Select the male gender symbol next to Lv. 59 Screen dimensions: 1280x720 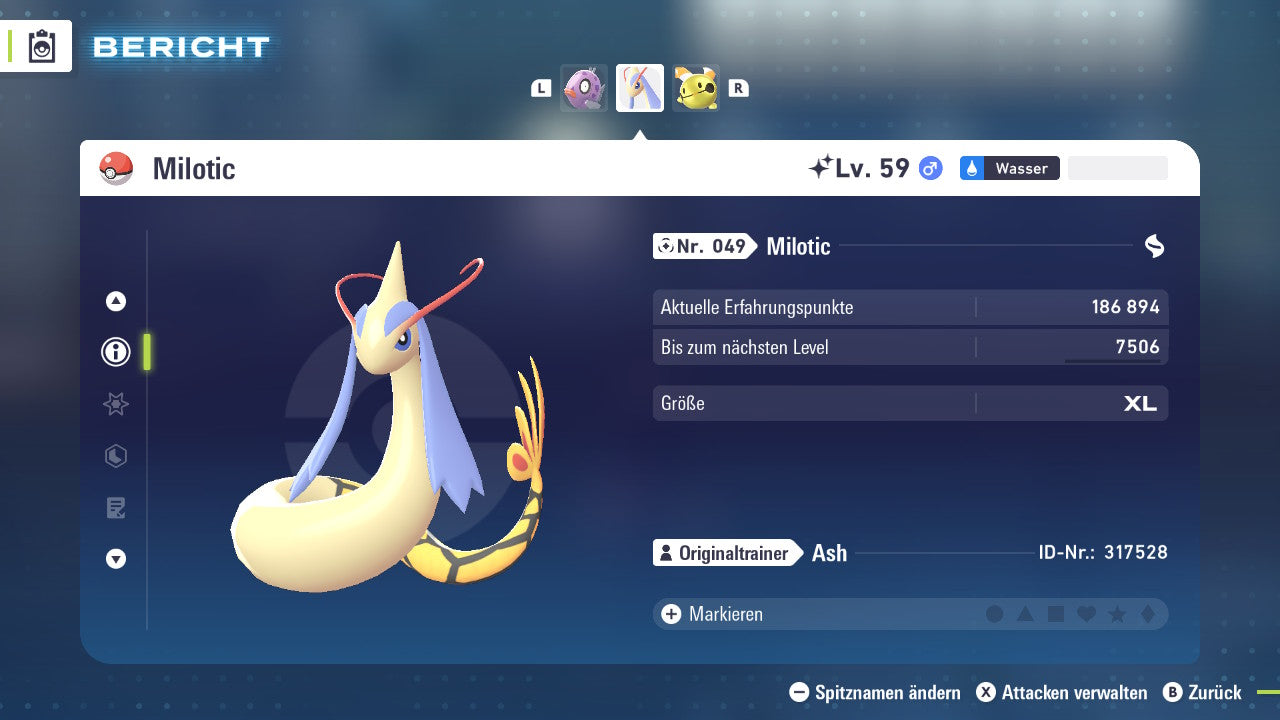(x=929, y=168)
